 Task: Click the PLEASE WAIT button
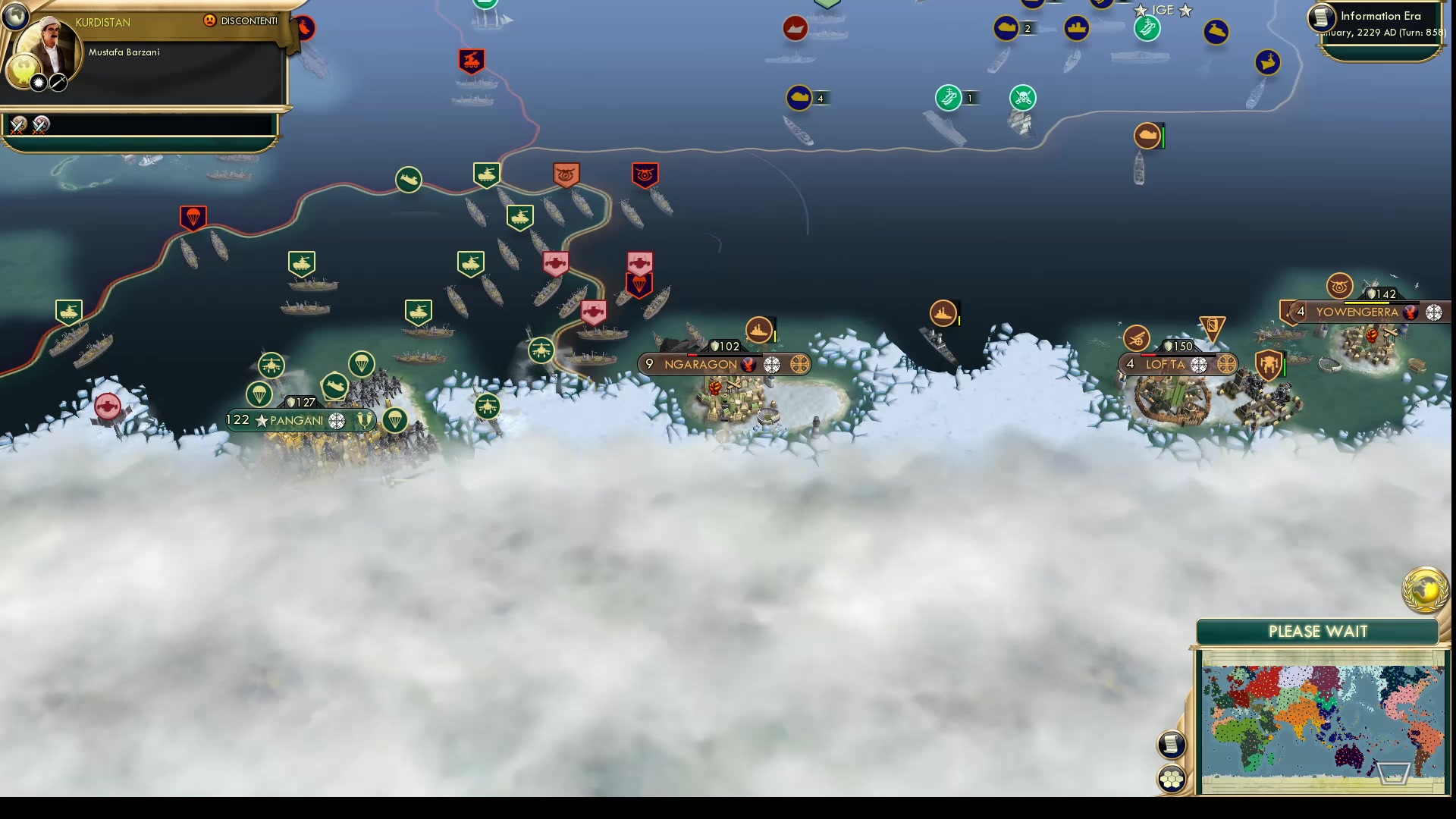click(x=1318, y=631)
